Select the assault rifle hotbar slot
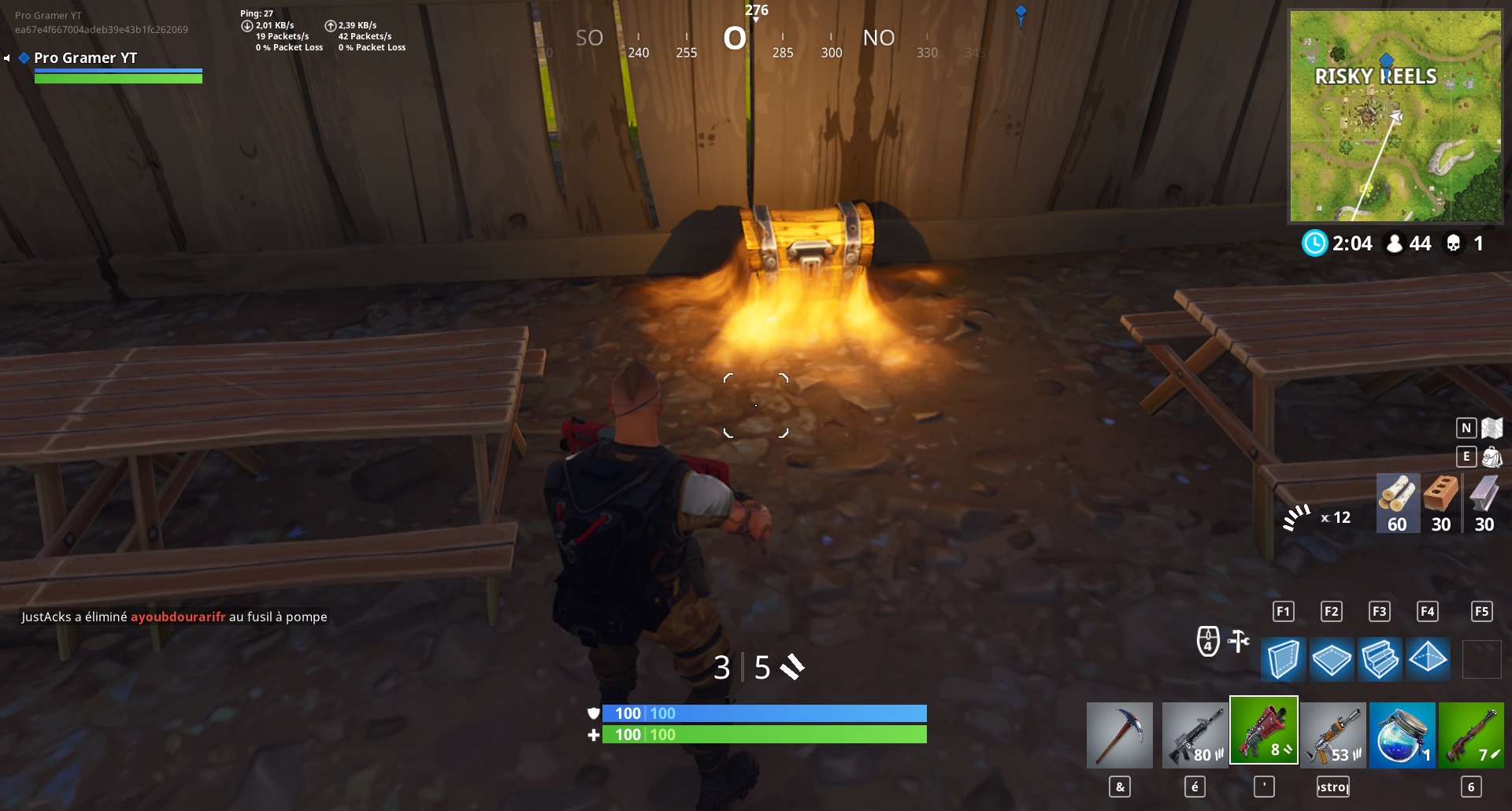The image size is (1512, 811). [1195, 735]
